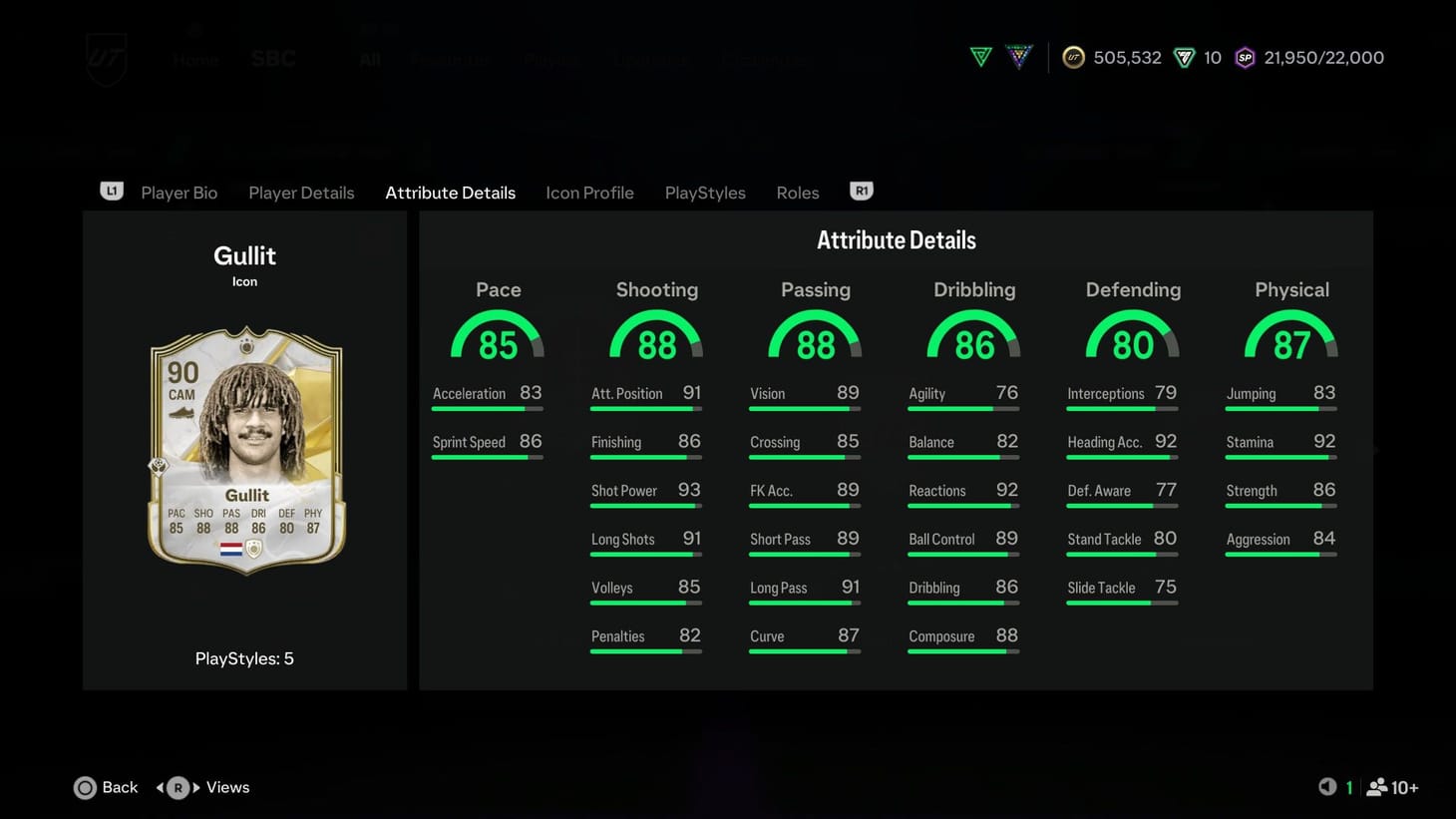Select the multicolored triangle event icon
This screenshot has height=819, width=1456.
1019,57
